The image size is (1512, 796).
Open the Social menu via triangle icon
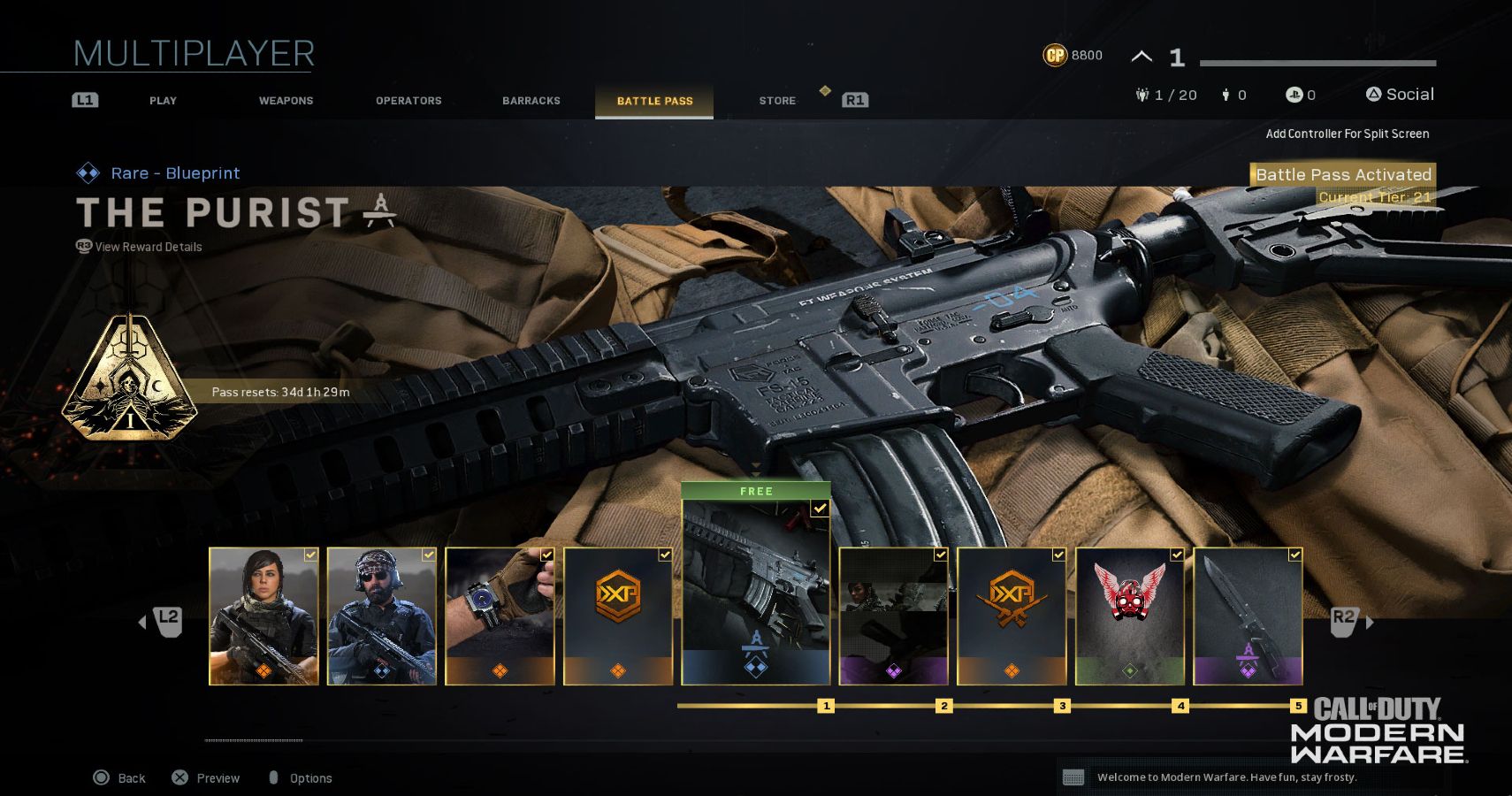tap(1374, 93)
